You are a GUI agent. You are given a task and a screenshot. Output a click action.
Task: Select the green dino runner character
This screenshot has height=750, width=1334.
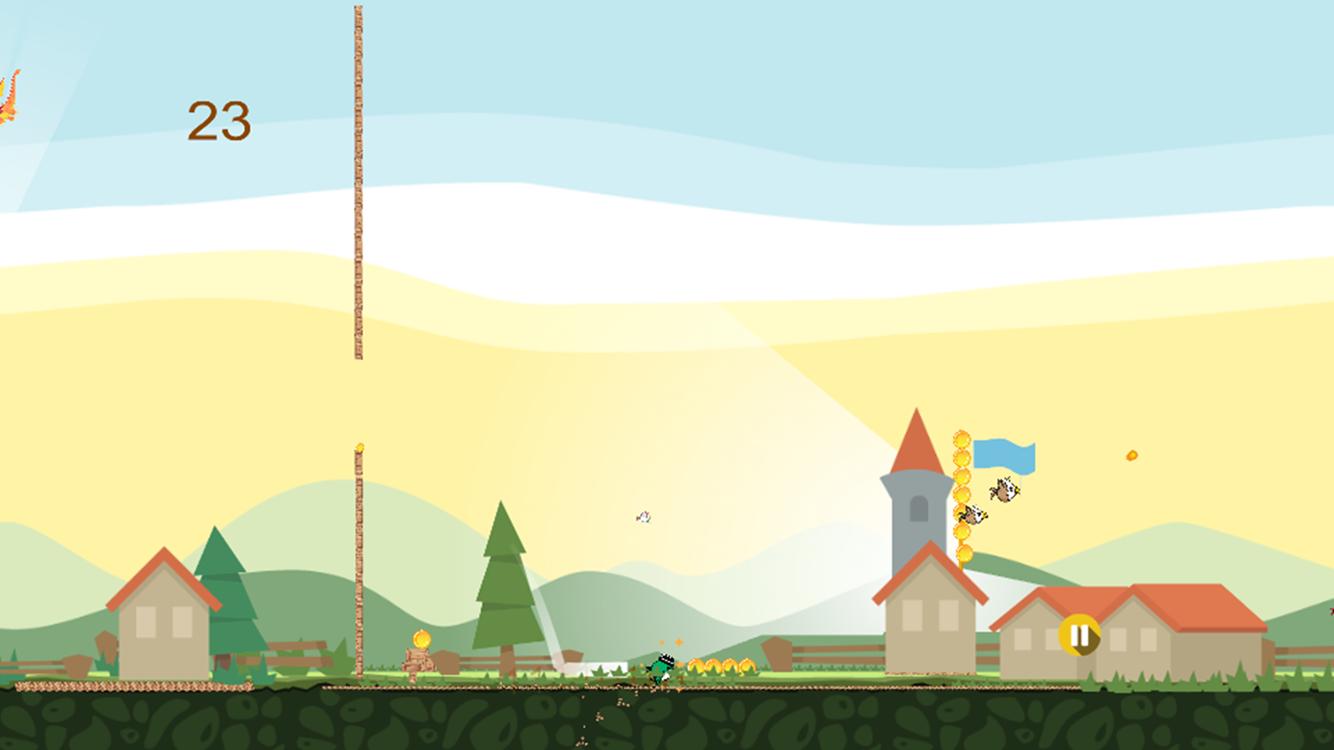coord(662,668)
